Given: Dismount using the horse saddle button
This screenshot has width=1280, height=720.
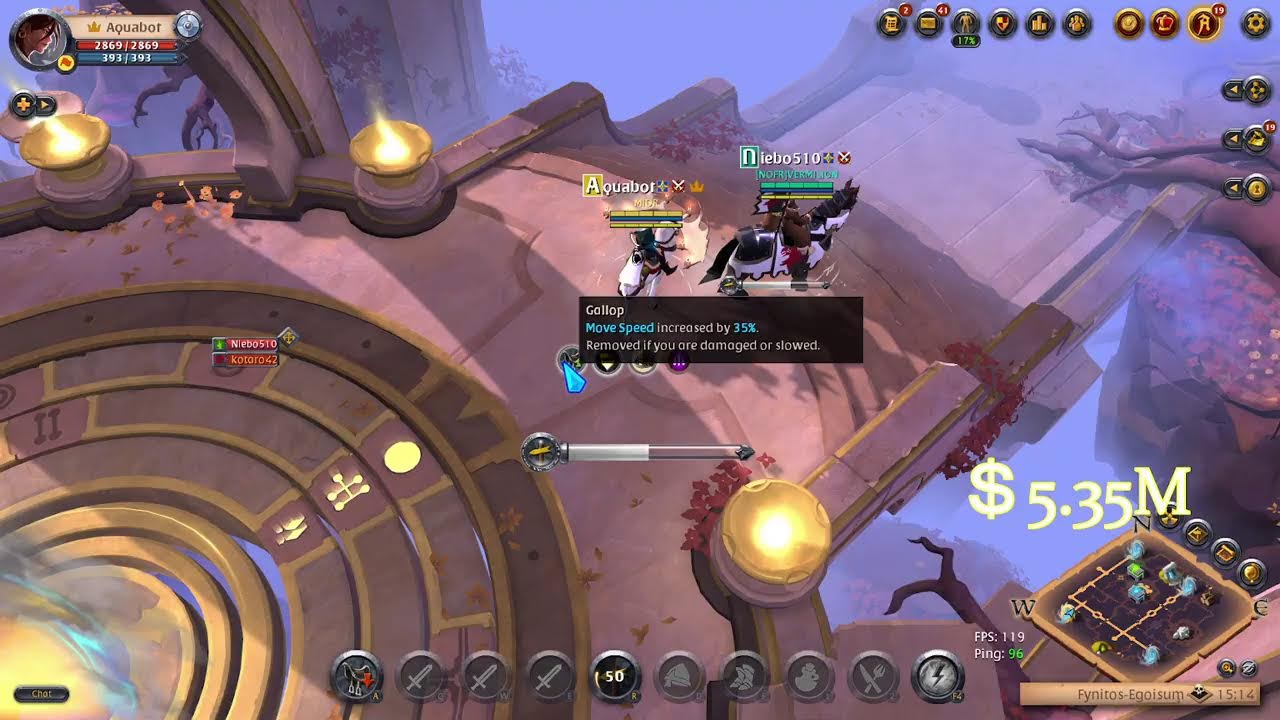Looking at the screenshot, I should pos(356,677).
